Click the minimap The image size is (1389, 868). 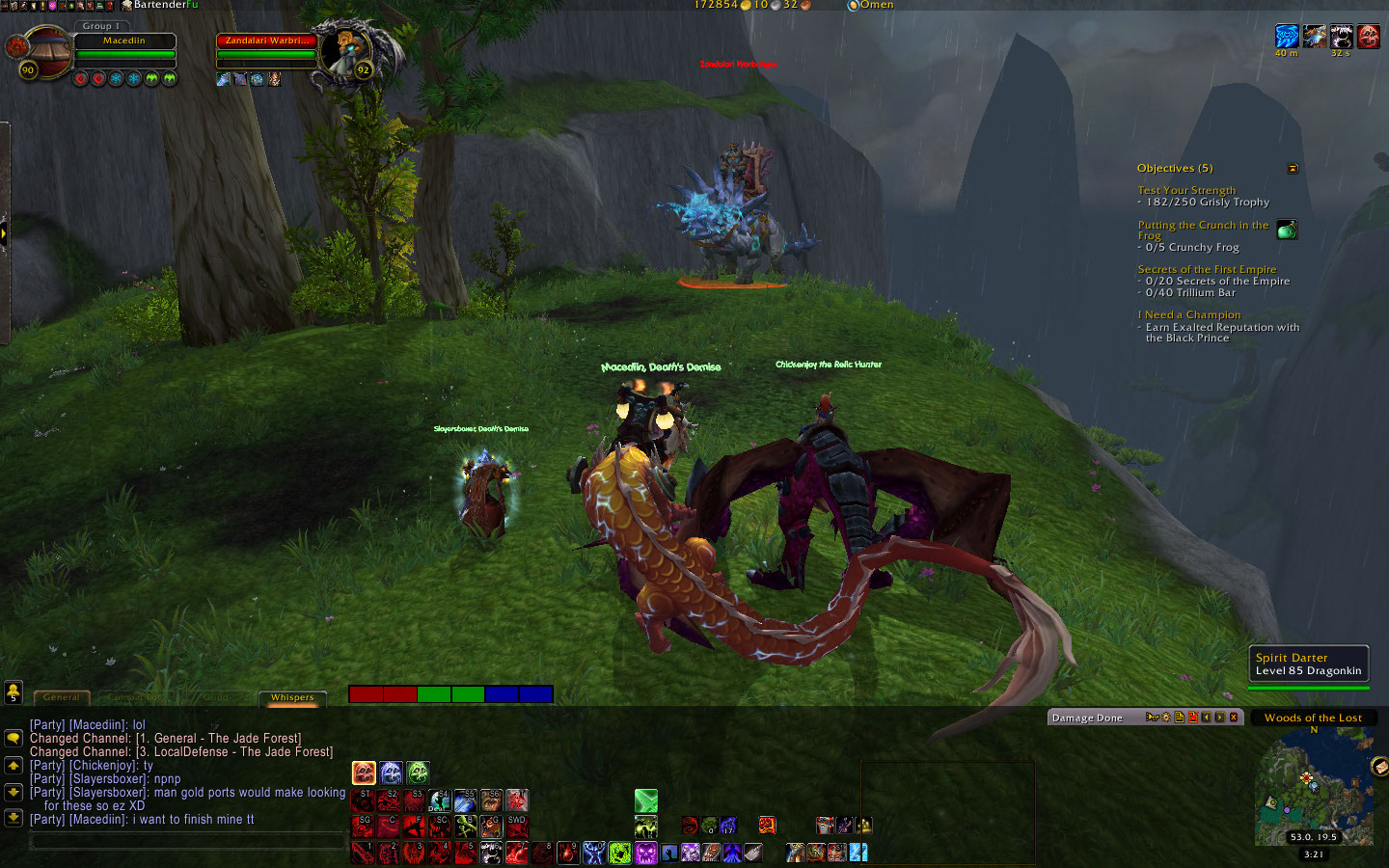coord(1312,786)
